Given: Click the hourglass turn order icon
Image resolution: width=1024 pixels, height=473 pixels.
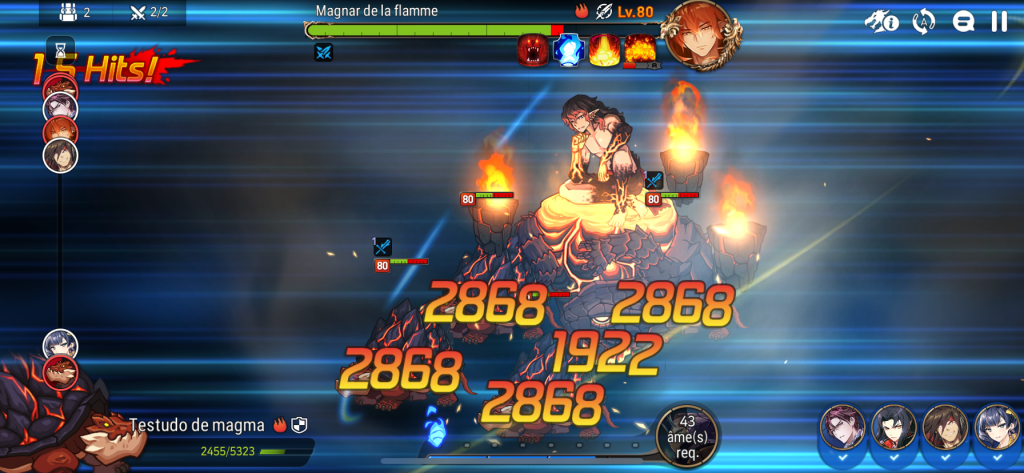Looking at the screenshot, I should [60, 48].
